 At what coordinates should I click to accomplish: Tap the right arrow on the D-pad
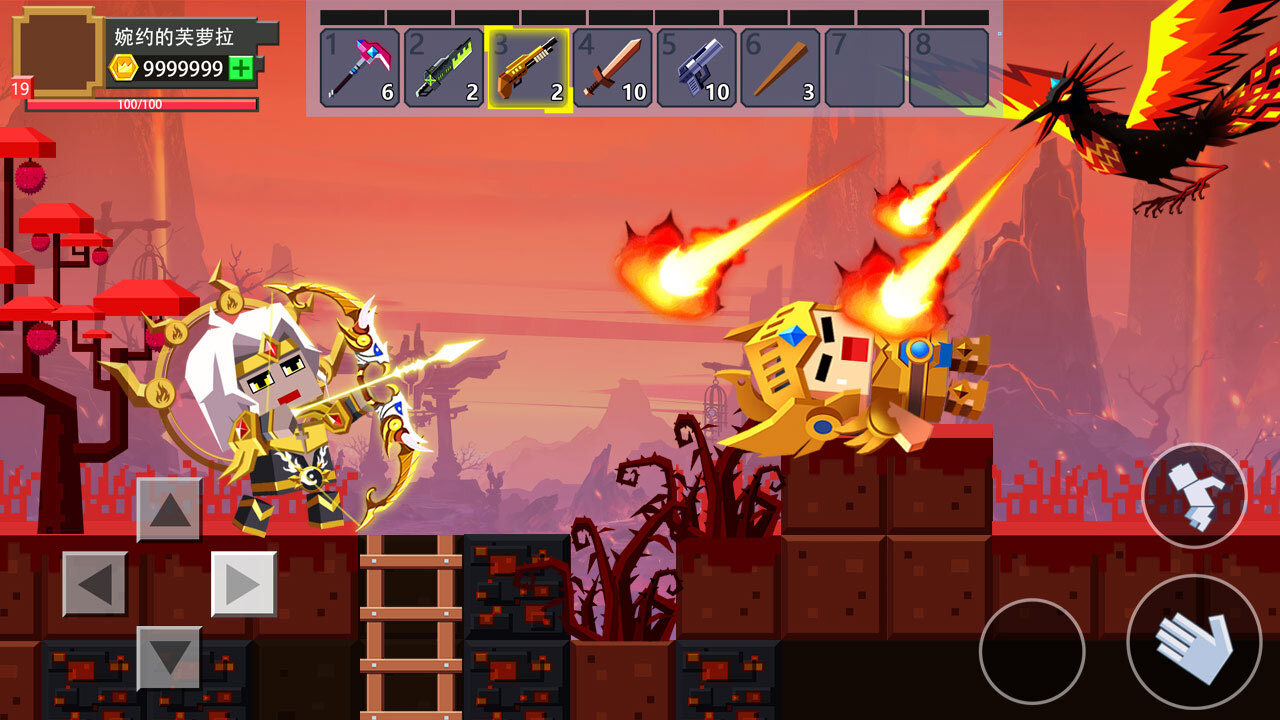tap(244, 584)
